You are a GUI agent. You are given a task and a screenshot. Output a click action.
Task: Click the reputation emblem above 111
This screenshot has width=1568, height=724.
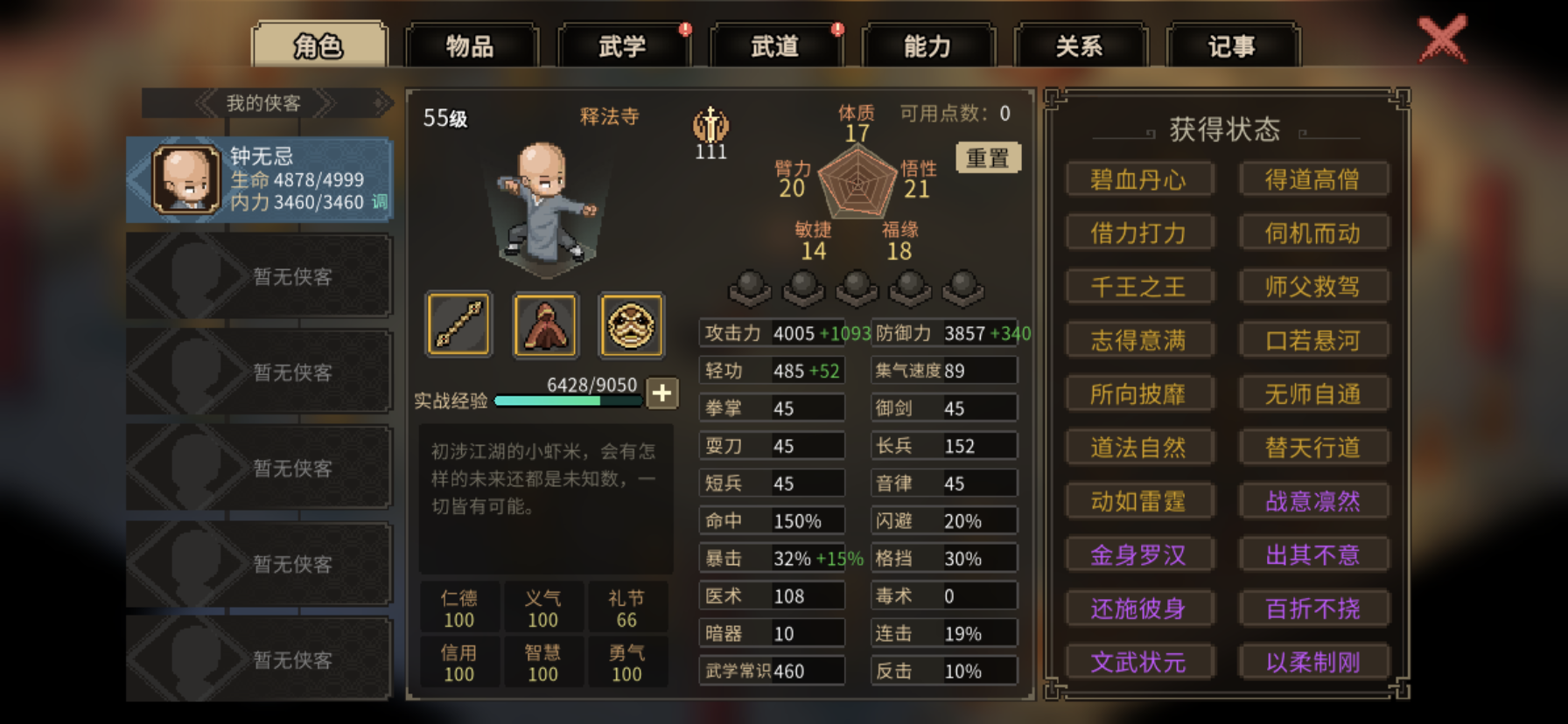click(x=710, y=127)
